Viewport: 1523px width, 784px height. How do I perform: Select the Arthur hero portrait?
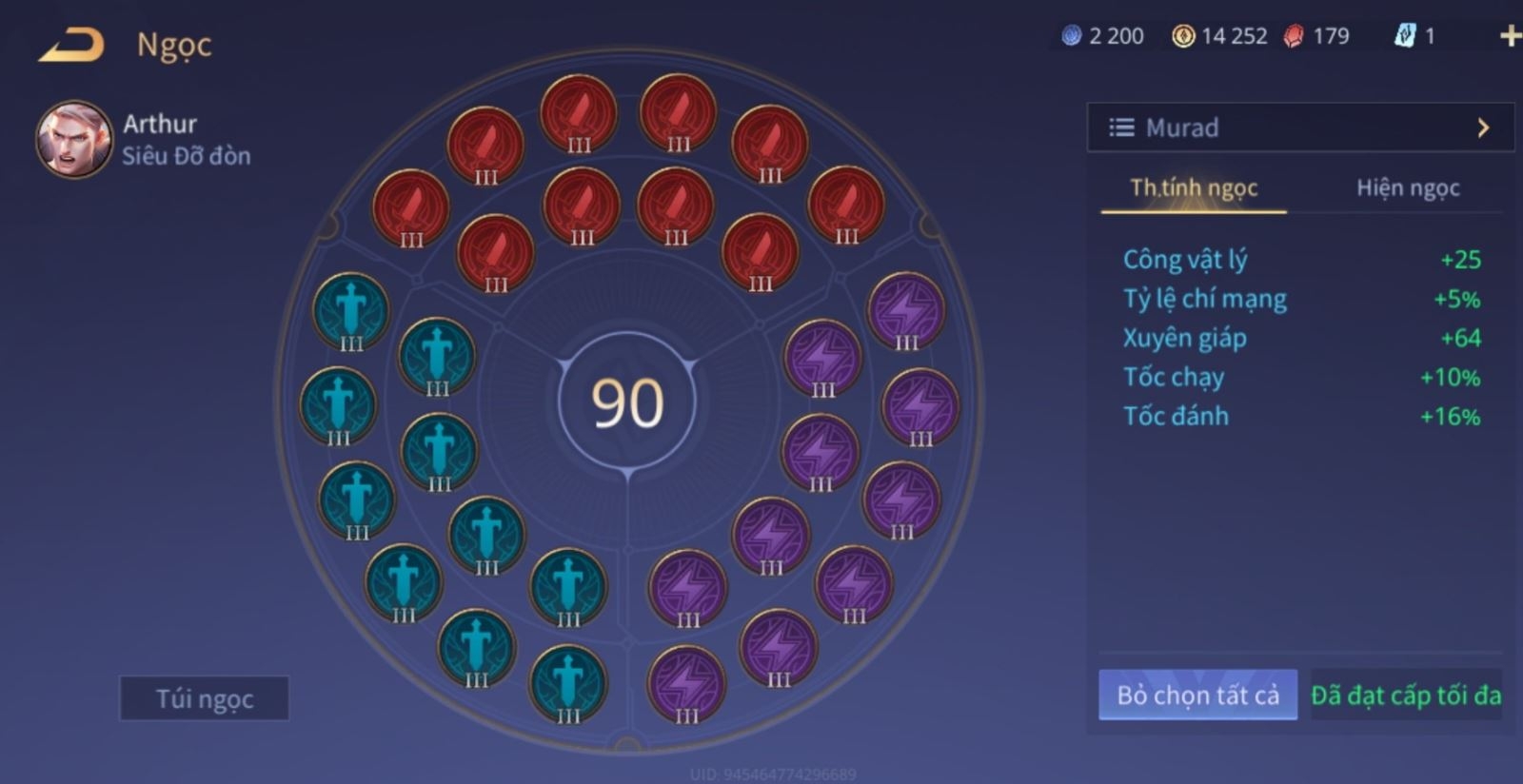(x=73, y=140)
